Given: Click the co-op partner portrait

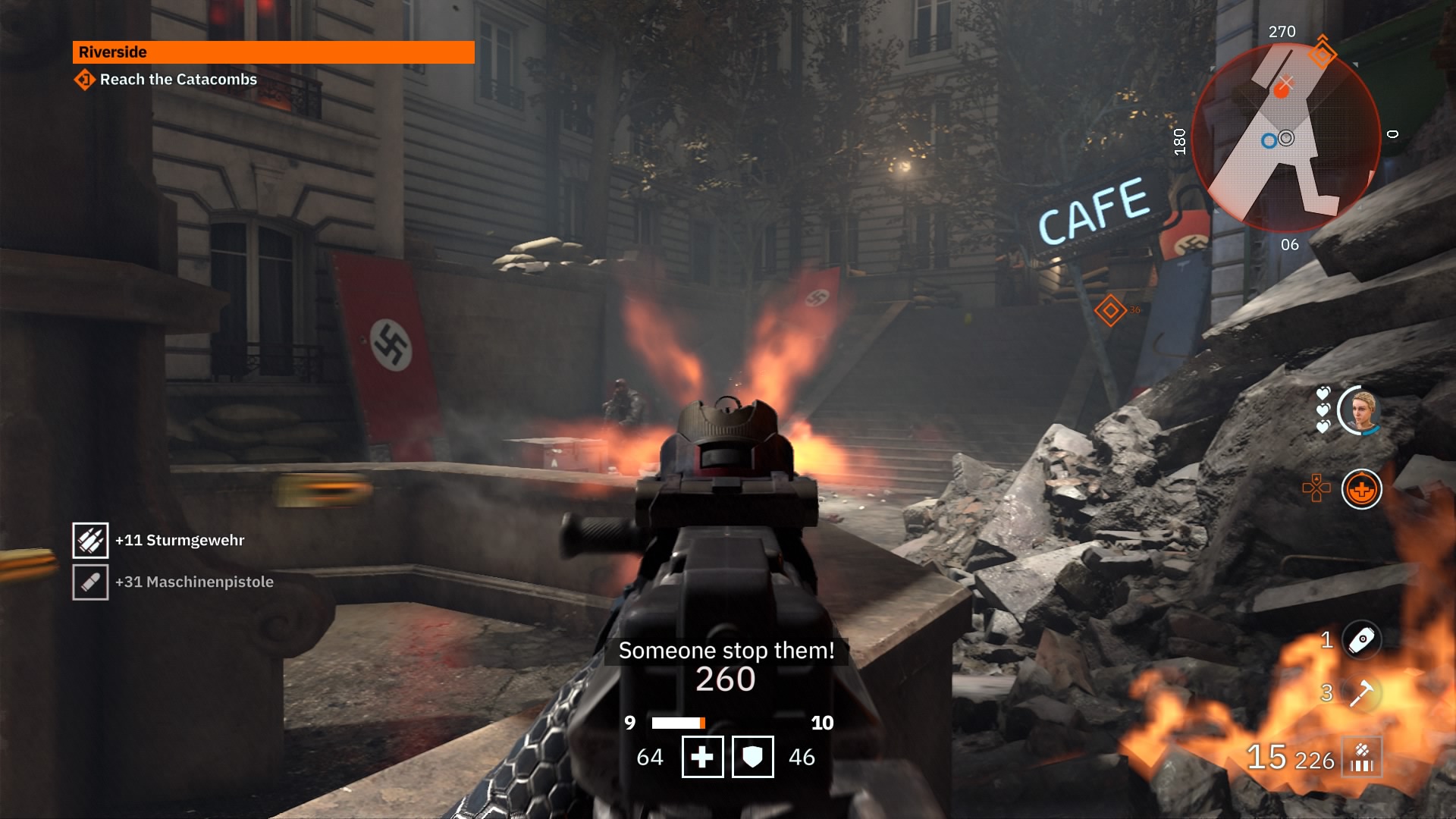Looking at the screenshot, I should click(x=1360, y=411).
